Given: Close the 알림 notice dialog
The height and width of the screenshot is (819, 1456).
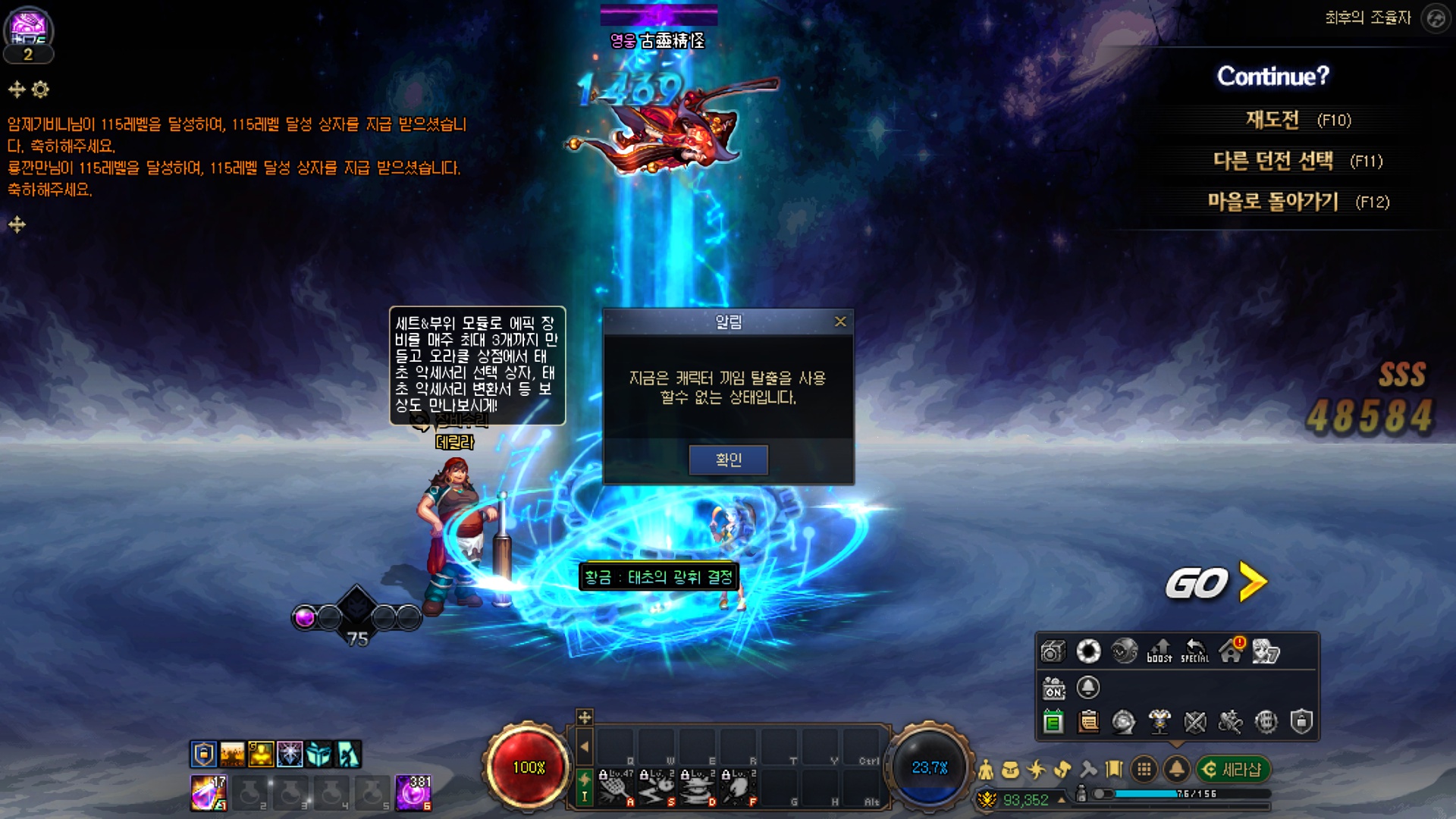Looking at the screenshot, I should [840, 322].
